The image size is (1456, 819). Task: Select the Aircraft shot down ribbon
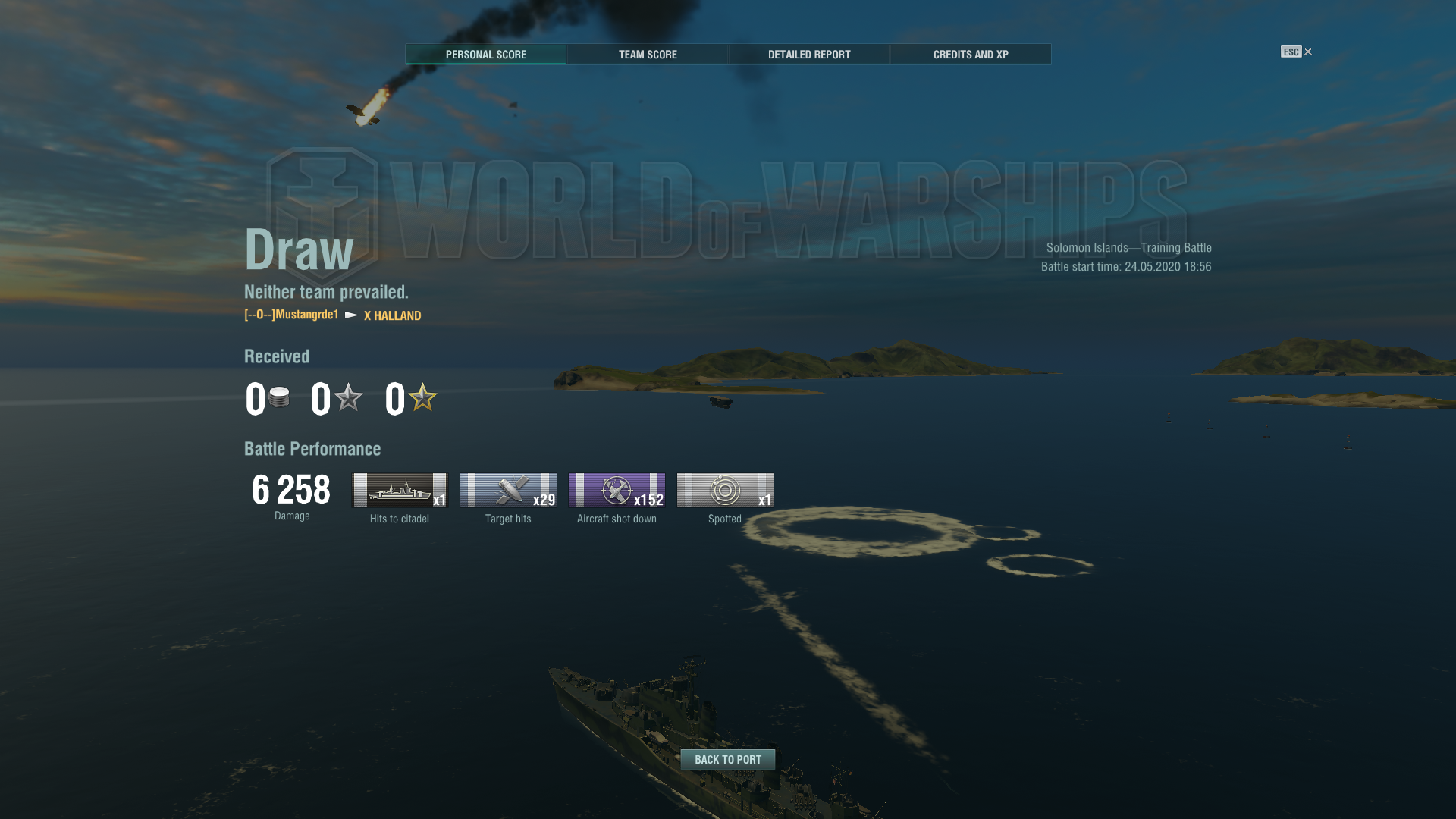pos(617,491)
